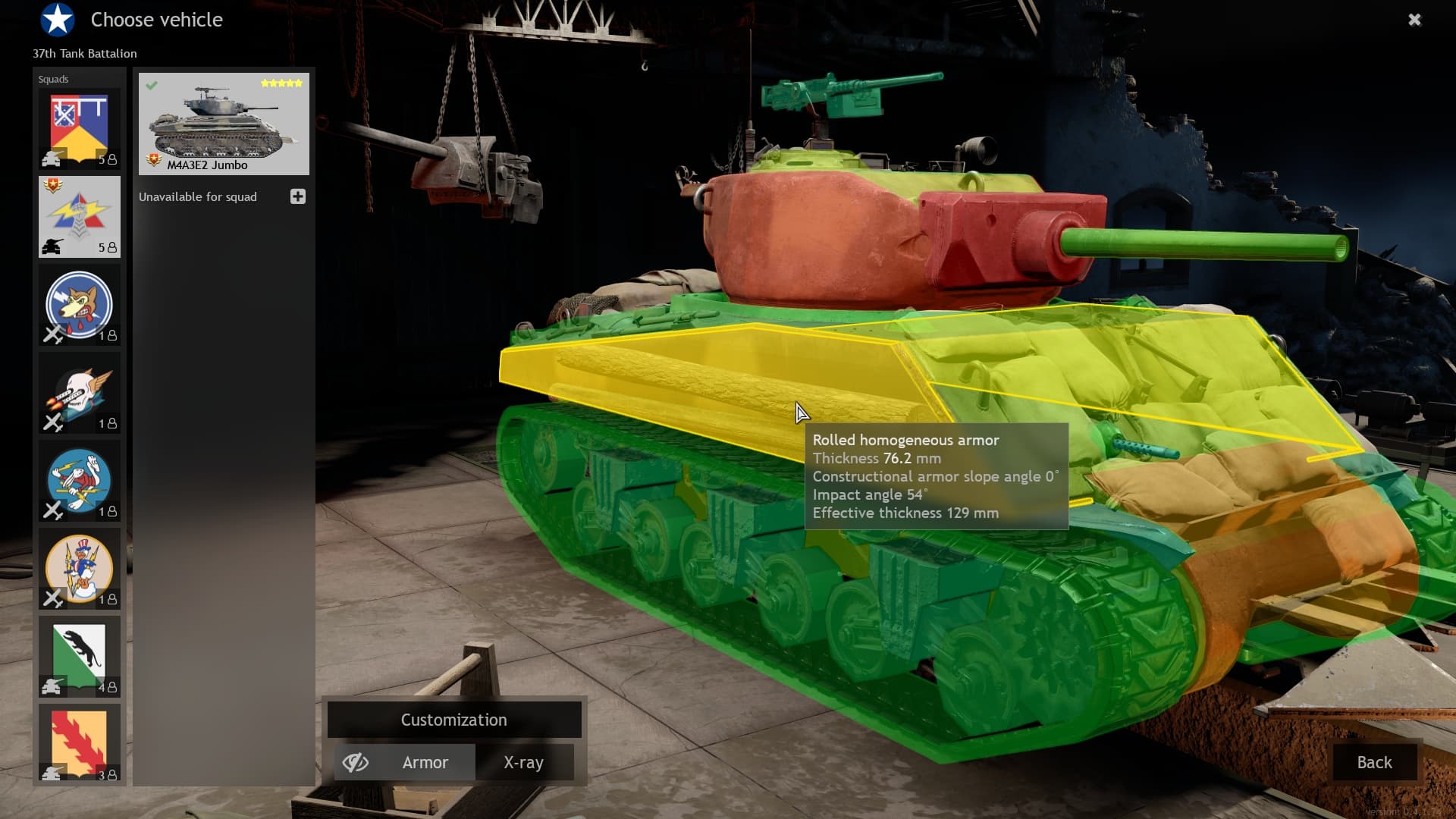Pick the rabbit emblem squad
This screenshot has height=819, width=1456.
point(80,481)
